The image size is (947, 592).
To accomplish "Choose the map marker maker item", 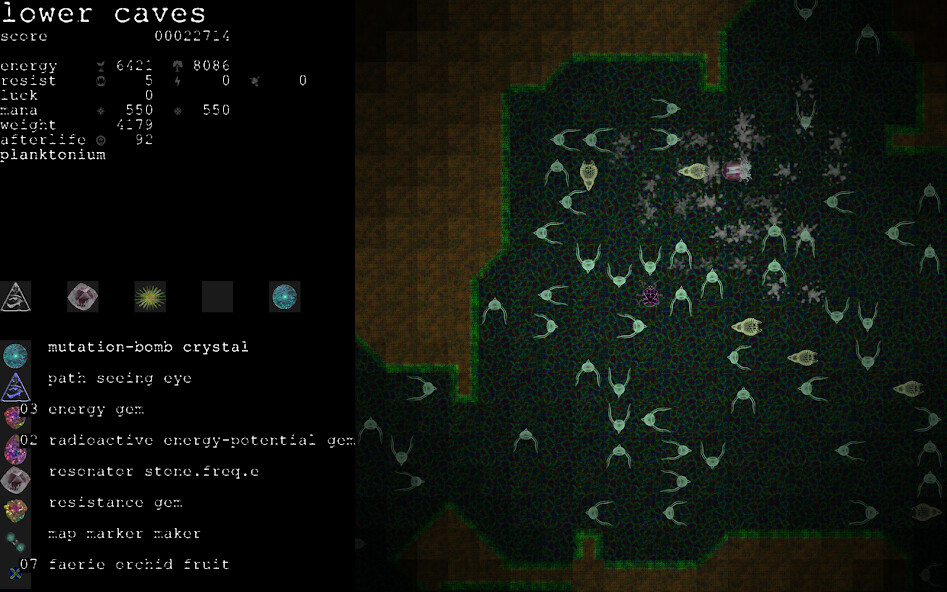I will pyautogui.click(x=124, y=533).
